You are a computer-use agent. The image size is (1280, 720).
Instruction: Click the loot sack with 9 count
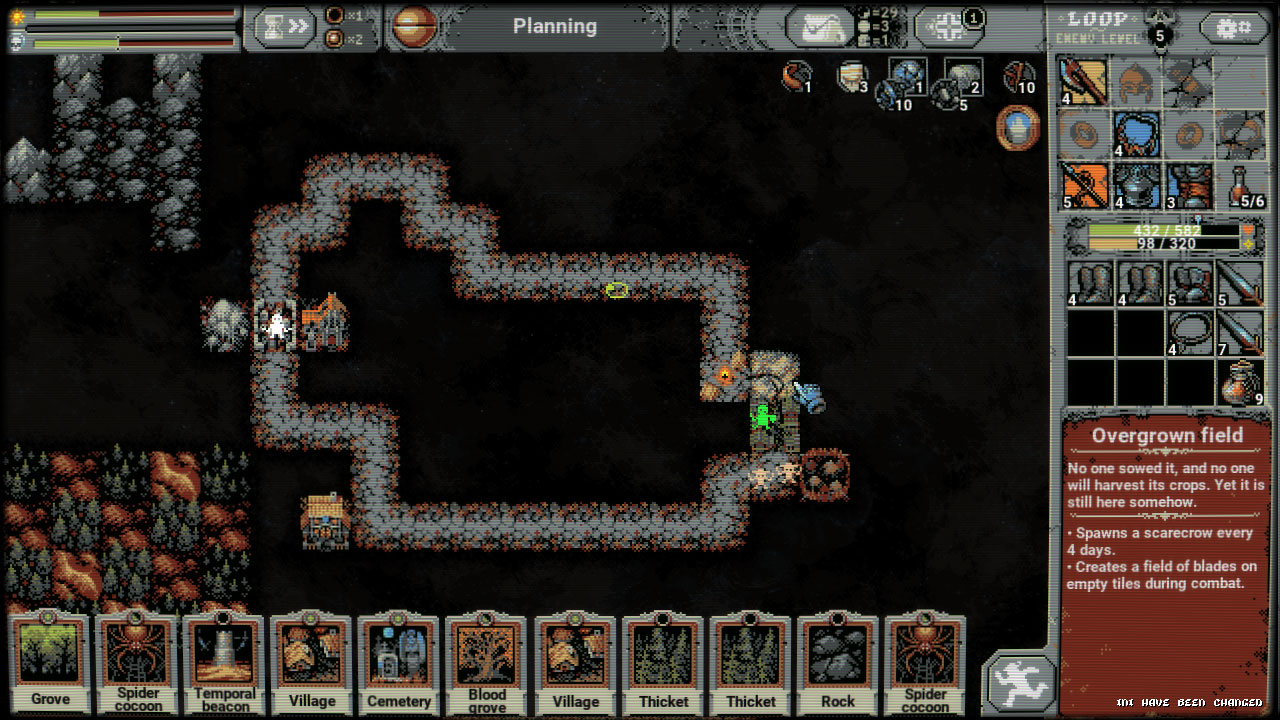coord(1241,384)
